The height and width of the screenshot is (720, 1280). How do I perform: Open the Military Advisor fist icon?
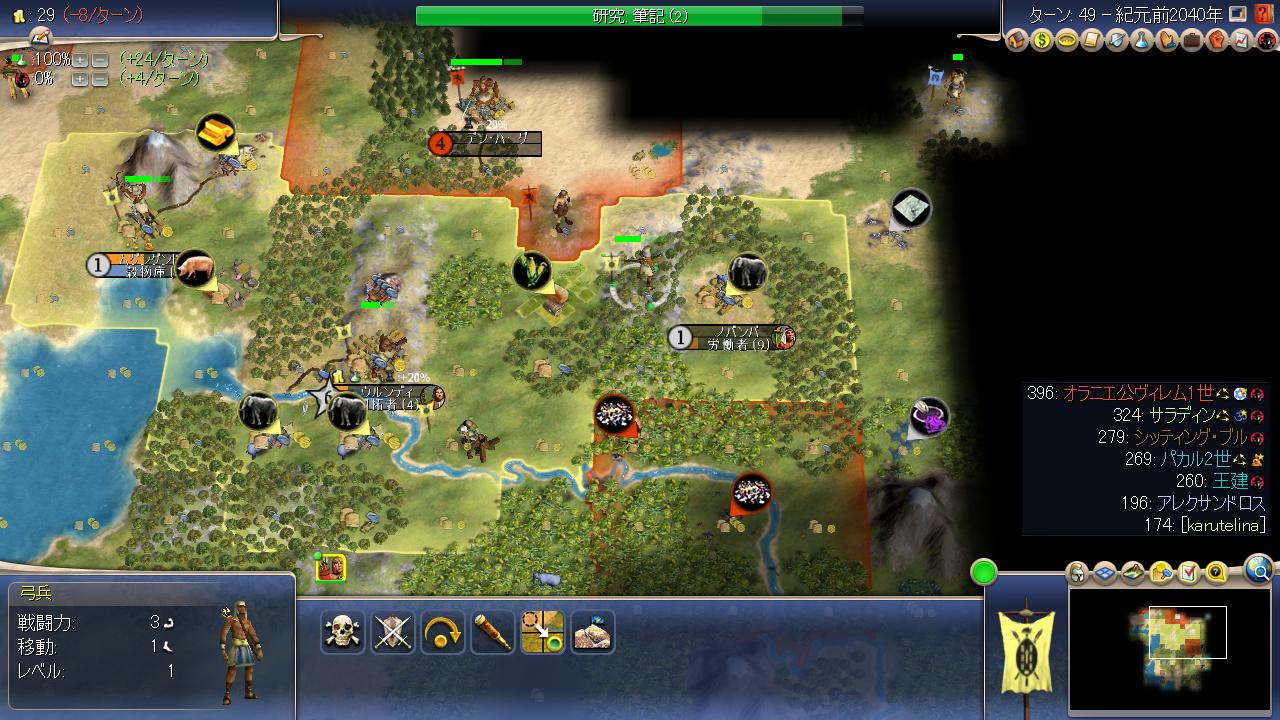click(x=1216, y=41)
